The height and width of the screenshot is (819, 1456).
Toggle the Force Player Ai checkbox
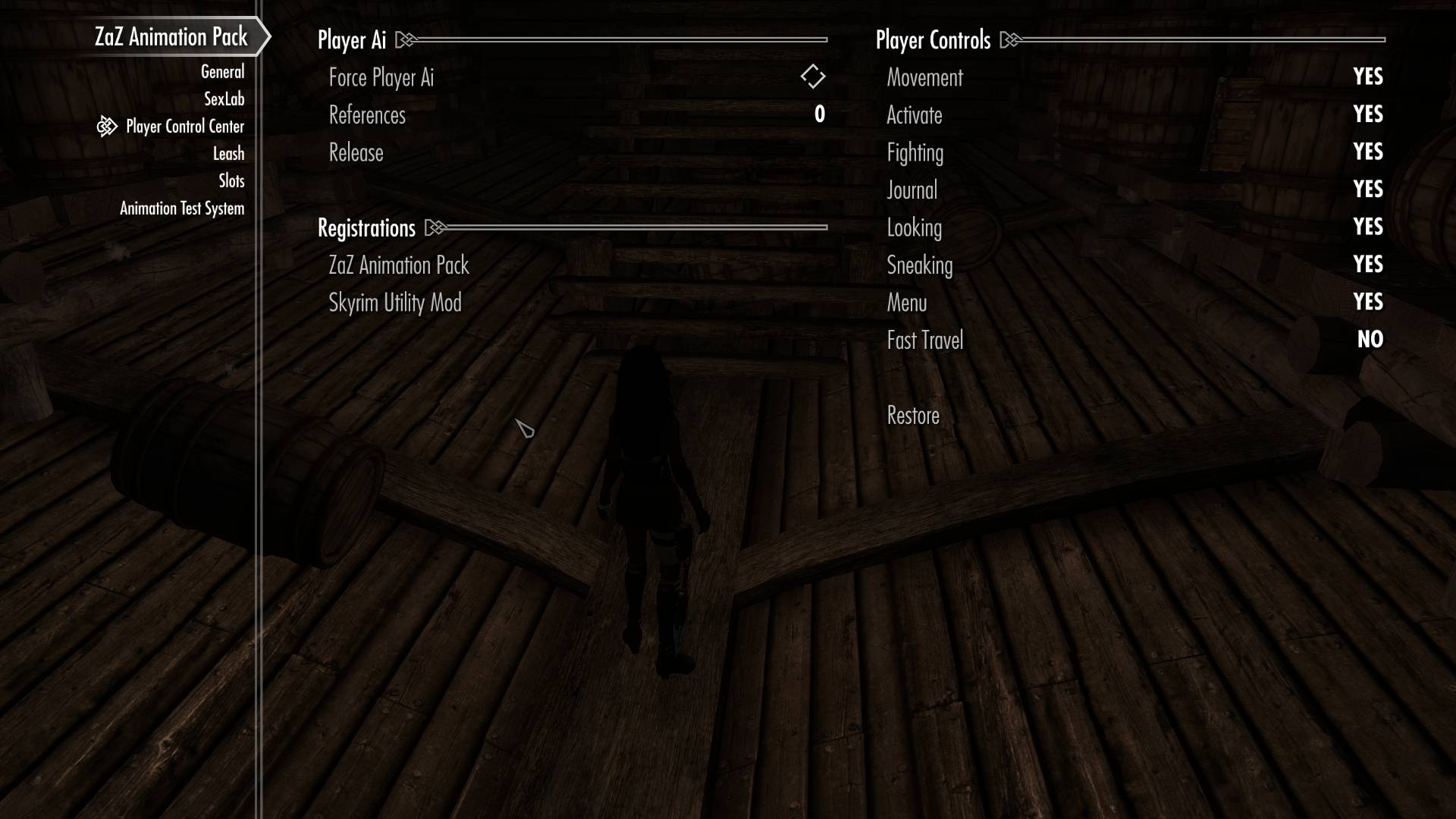pyautogui.click(x=814, y=77)
